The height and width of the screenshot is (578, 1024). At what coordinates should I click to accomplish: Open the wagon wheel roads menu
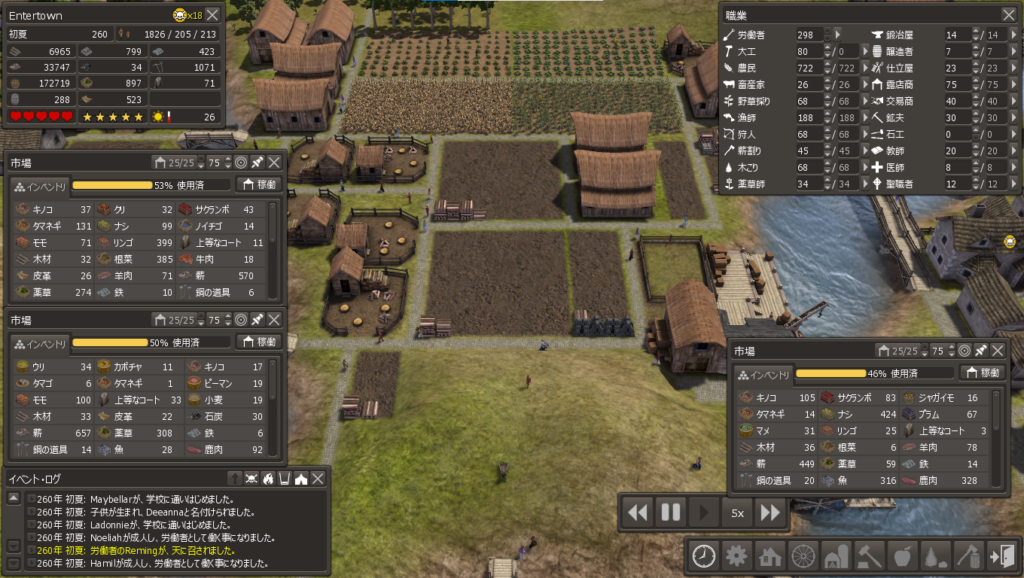(x=802, y=557)
